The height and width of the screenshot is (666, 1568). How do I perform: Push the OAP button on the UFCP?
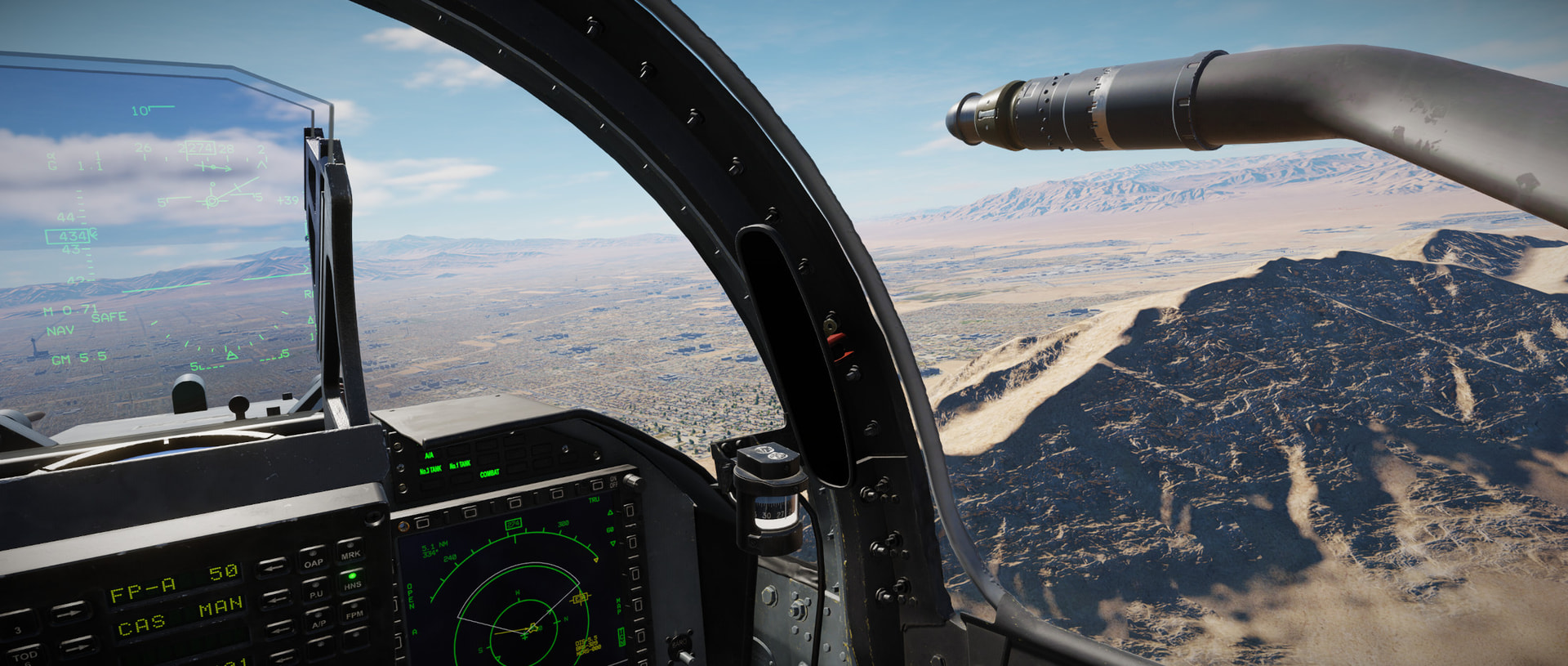pyautogui.click(x=313, y=560)
